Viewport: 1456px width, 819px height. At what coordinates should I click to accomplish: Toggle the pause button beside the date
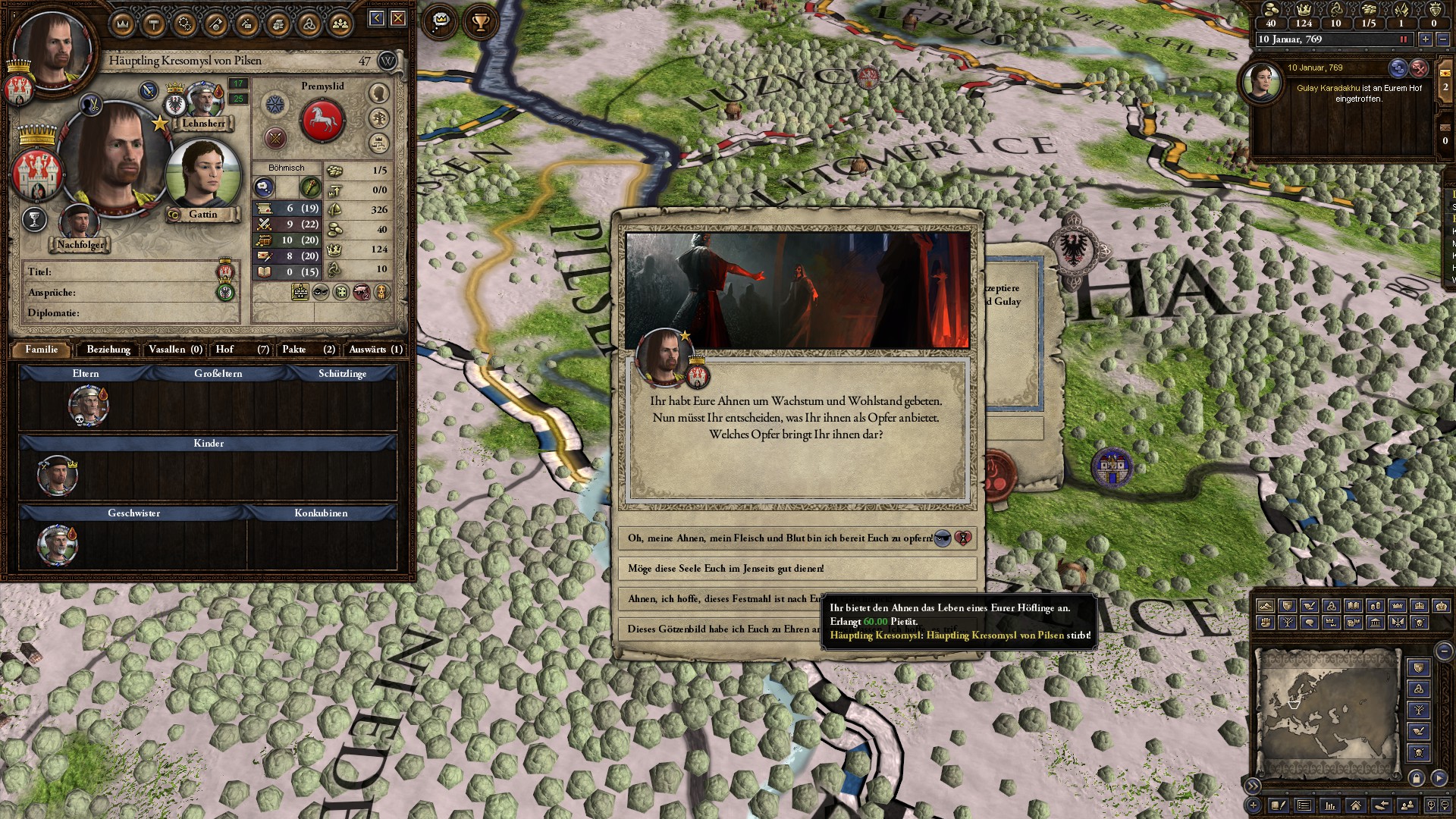[1403, 39]
